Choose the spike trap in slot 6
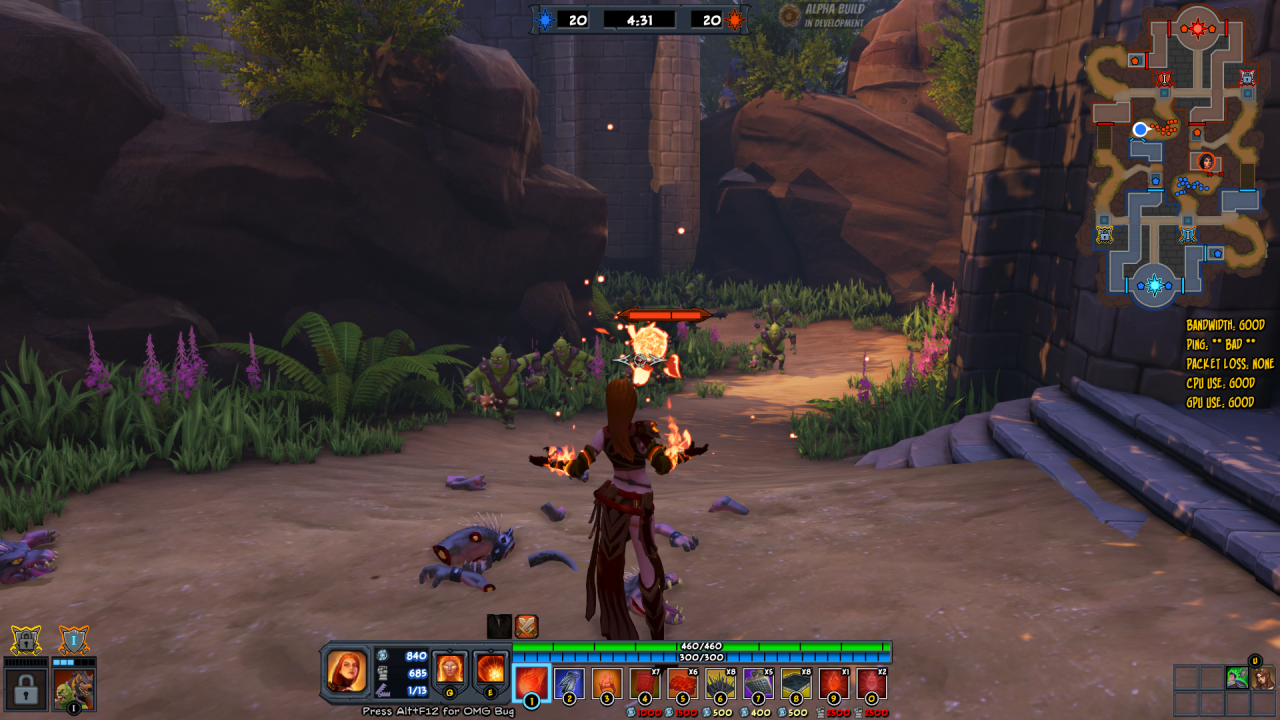 point(721,683)
